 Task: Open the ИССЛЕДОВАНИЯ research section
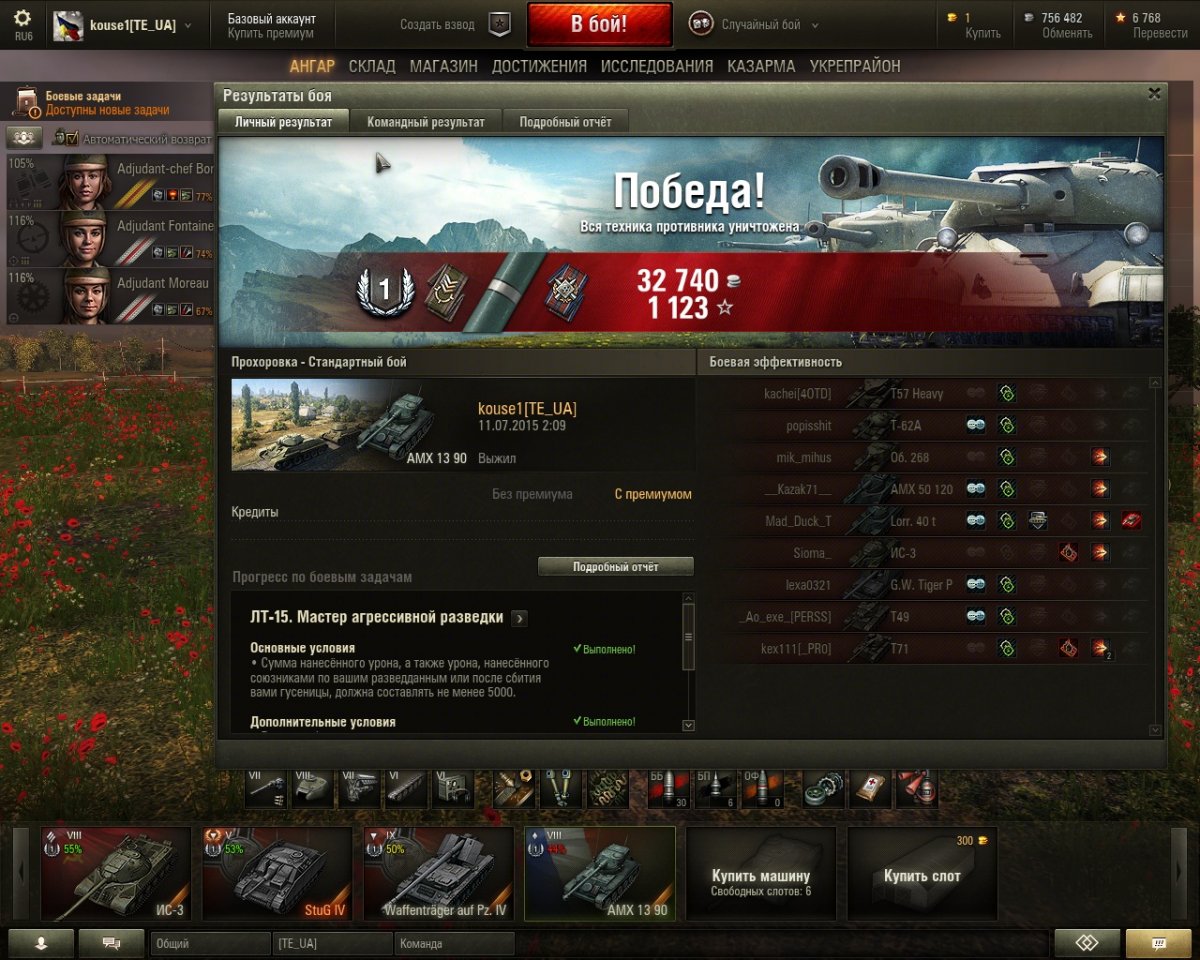pos(657,66)
